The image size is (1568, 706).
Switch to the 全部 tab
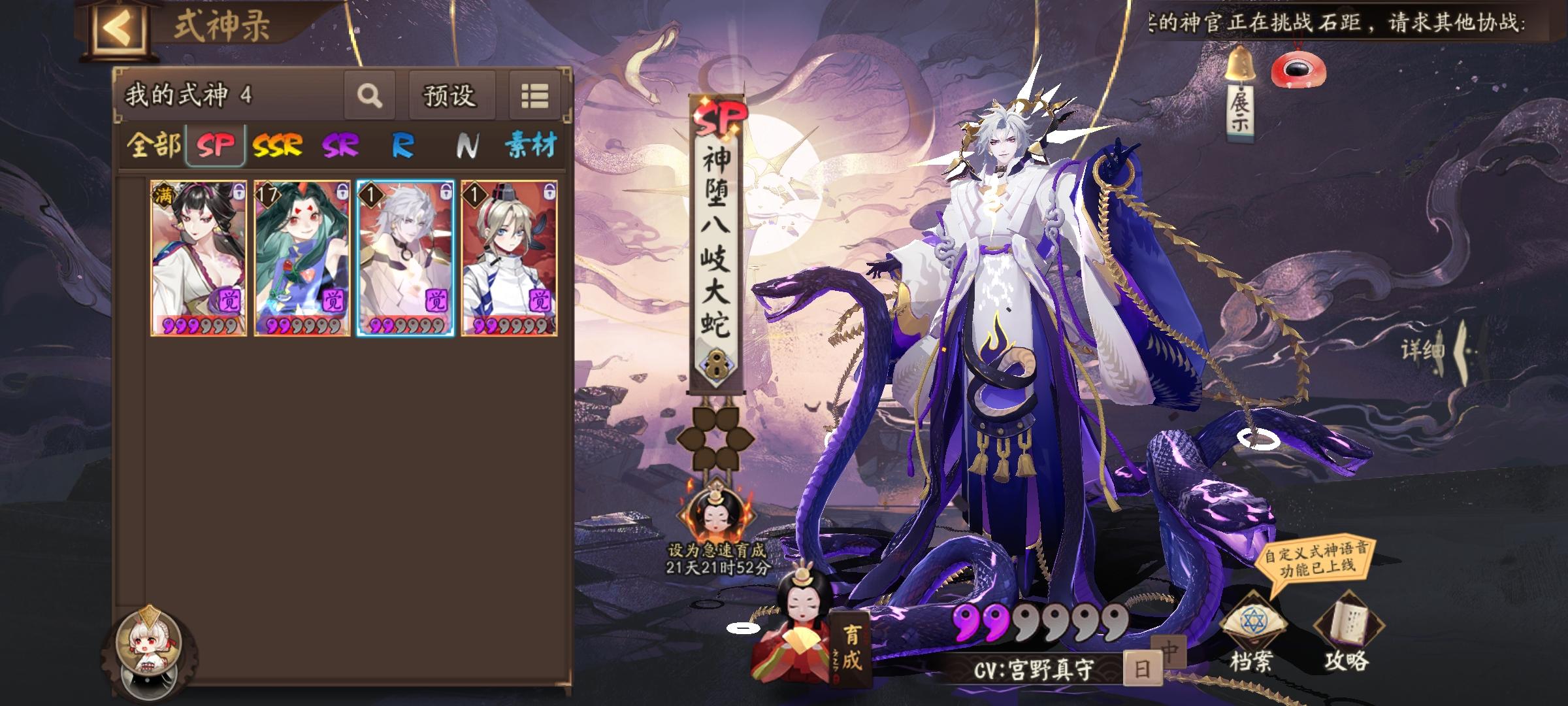pyautogui.click(x=155, y=147)
